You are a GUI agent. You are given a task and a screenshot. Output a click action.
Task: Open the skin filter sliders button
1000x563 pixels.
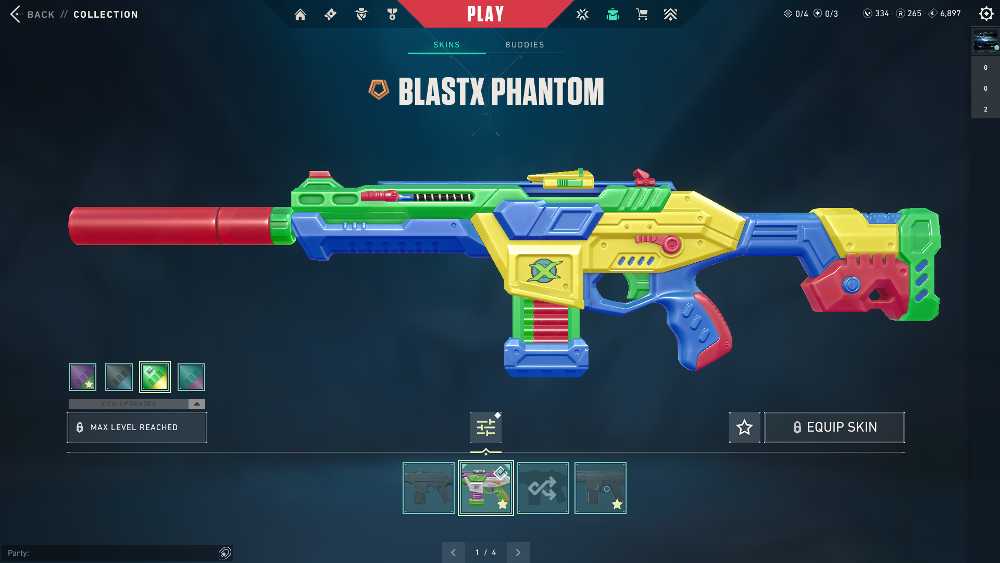[486, 427]
